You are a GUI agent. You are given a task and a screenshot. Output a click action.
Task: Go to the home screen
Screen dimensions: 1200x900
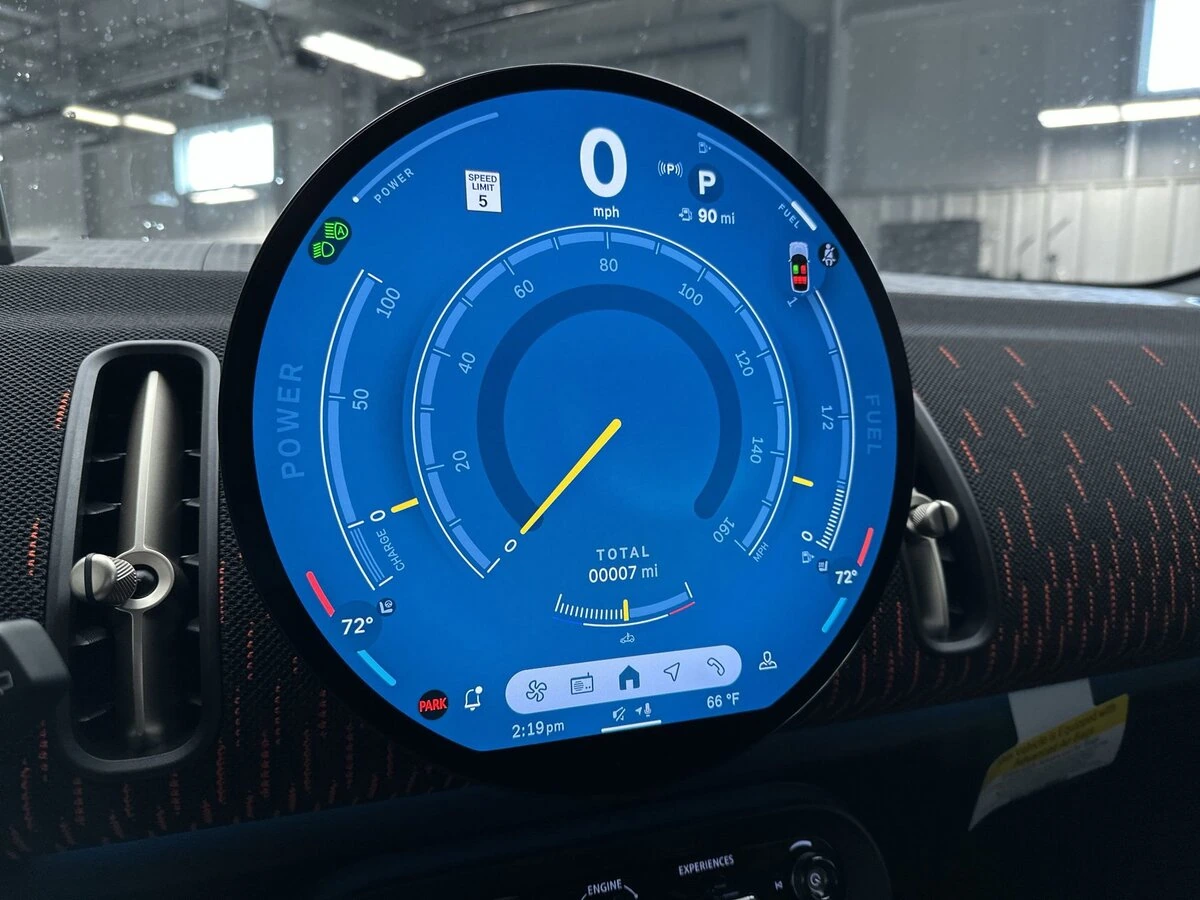coord(628,679)
